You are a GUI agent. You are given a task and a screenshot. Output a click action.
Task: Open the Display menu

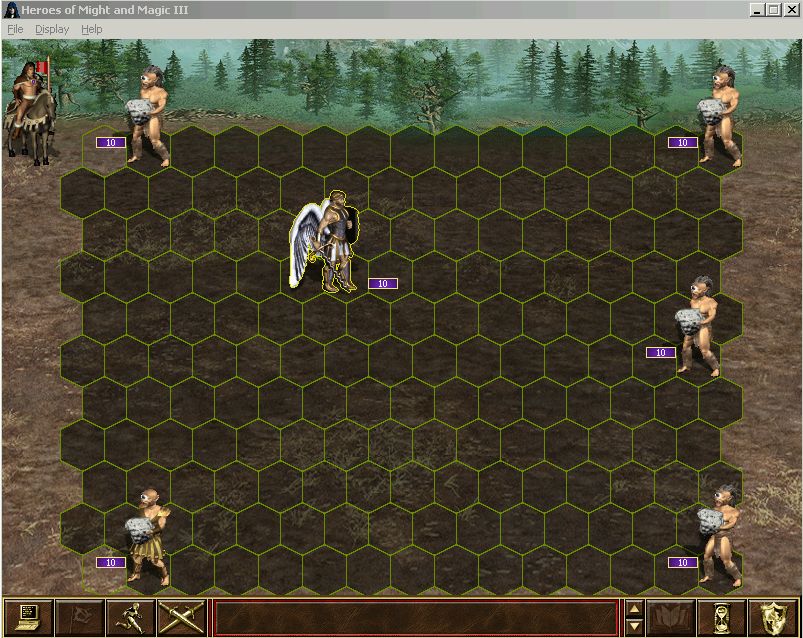(x=52, y=29)
